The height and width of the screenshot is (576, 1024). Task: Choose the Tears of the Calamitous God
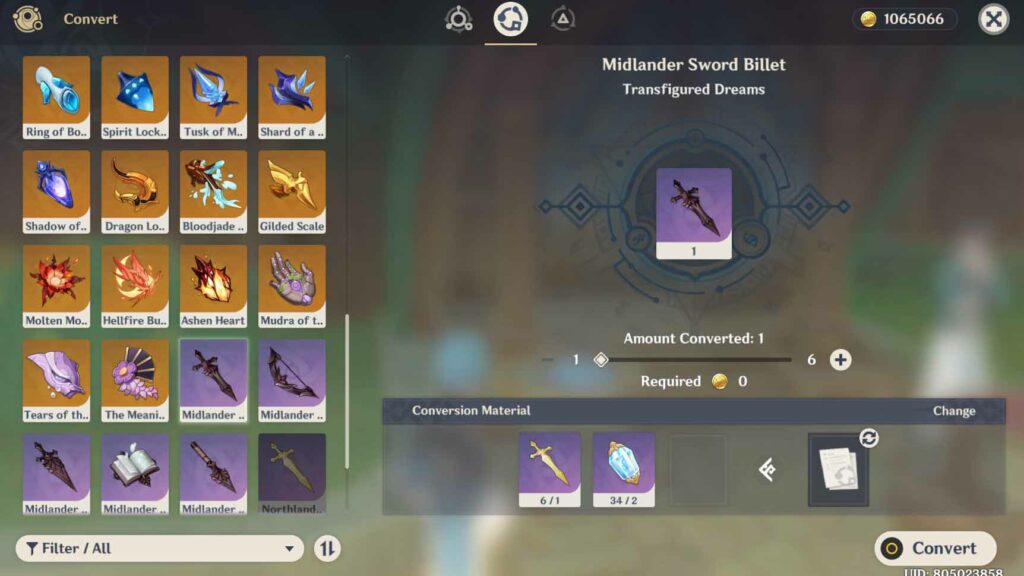(57, 379)
